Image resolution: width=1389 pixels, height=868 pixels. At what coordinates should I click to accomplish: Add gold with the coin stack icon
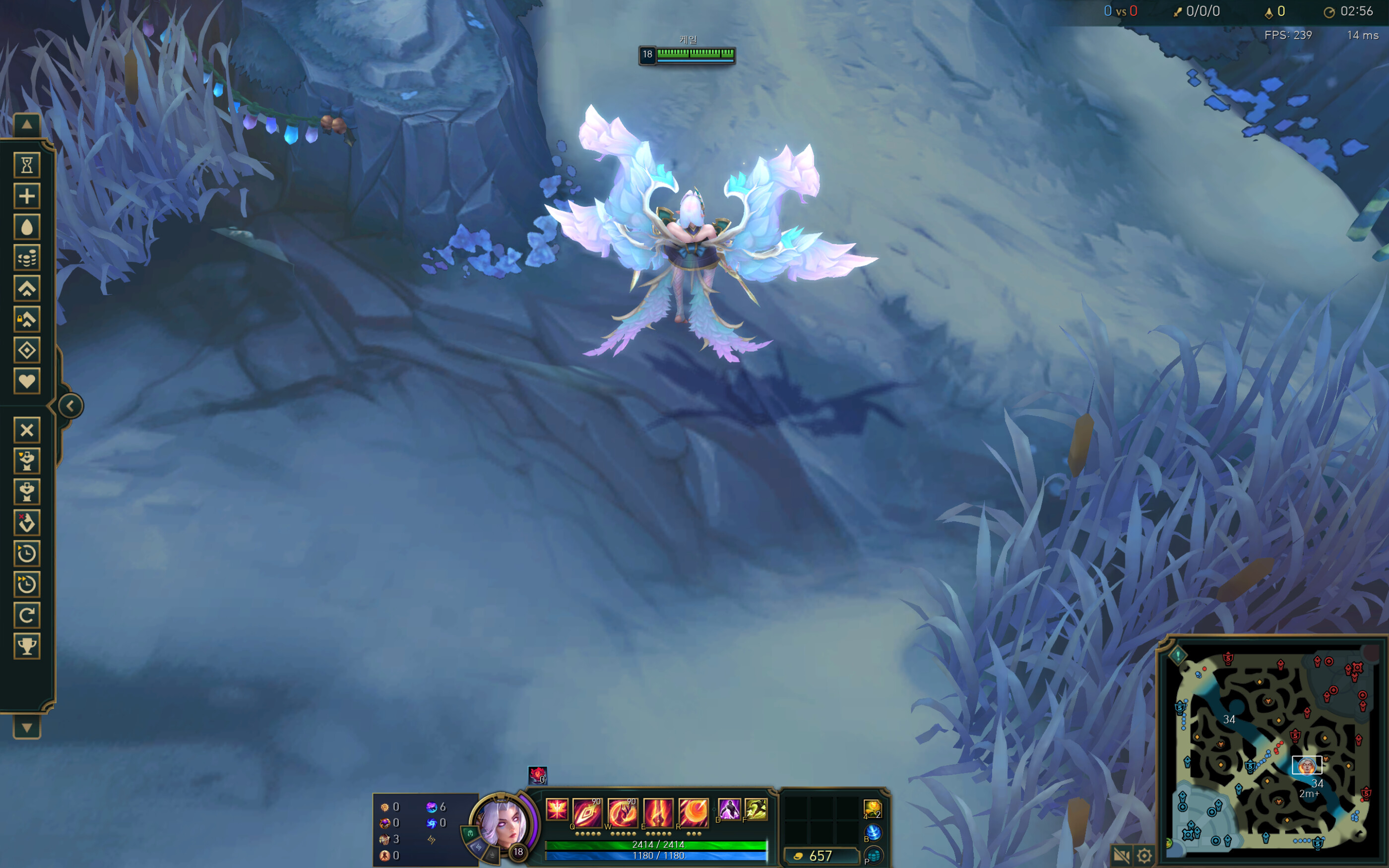pos(27,258)
